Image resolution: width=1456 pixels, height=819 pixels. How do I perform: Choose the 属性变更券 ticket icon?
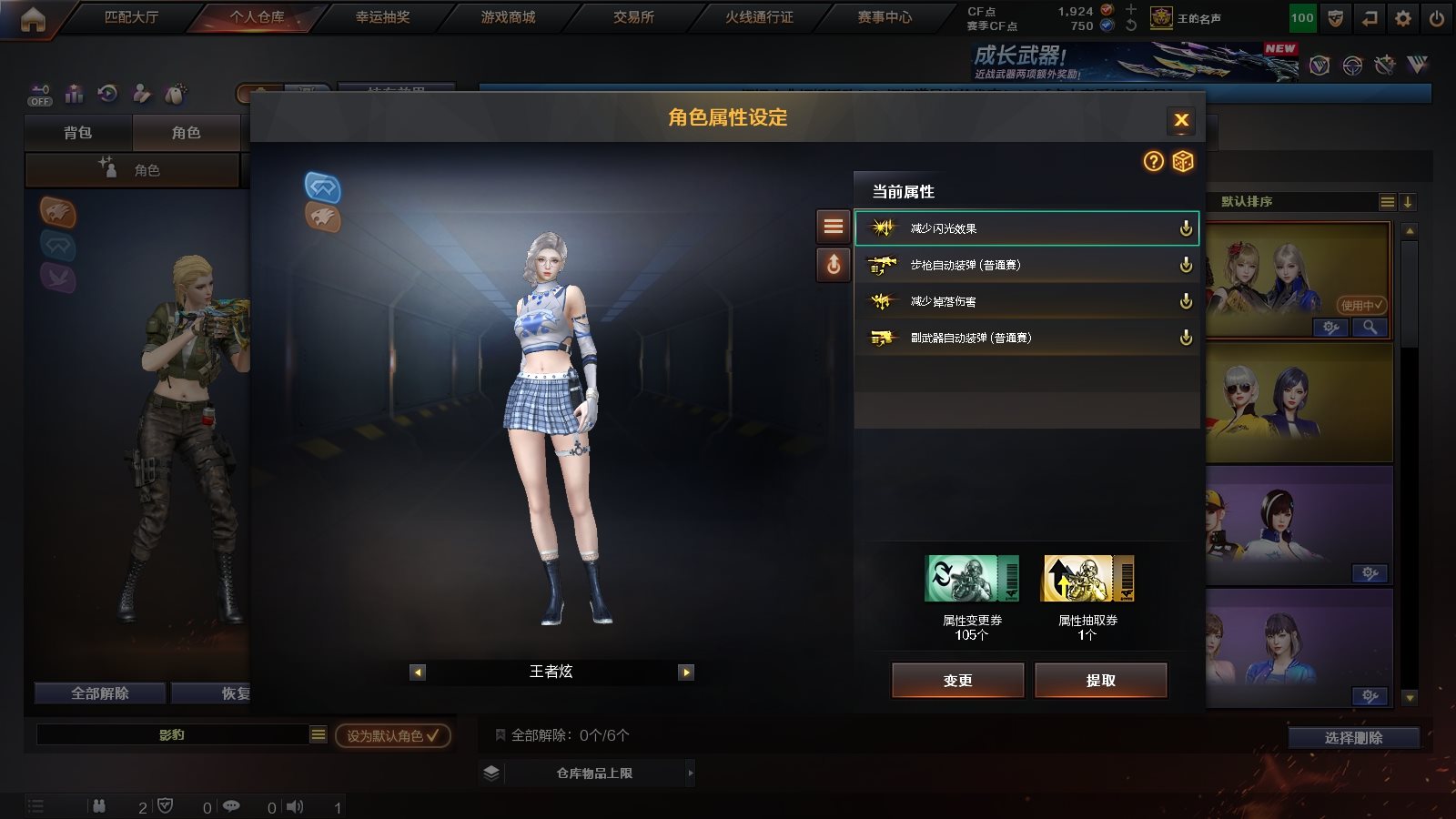coord(972,579)
